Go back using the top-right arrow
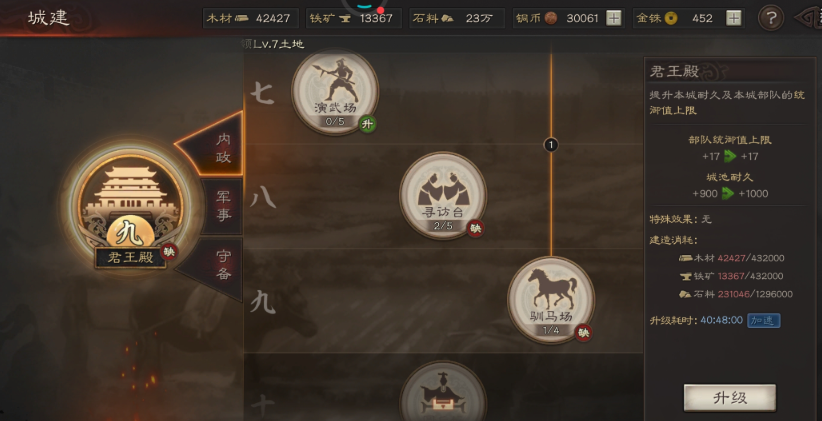The width and height of the screenshot is (822, 421). pyautogui.click(x=808, y=18)
